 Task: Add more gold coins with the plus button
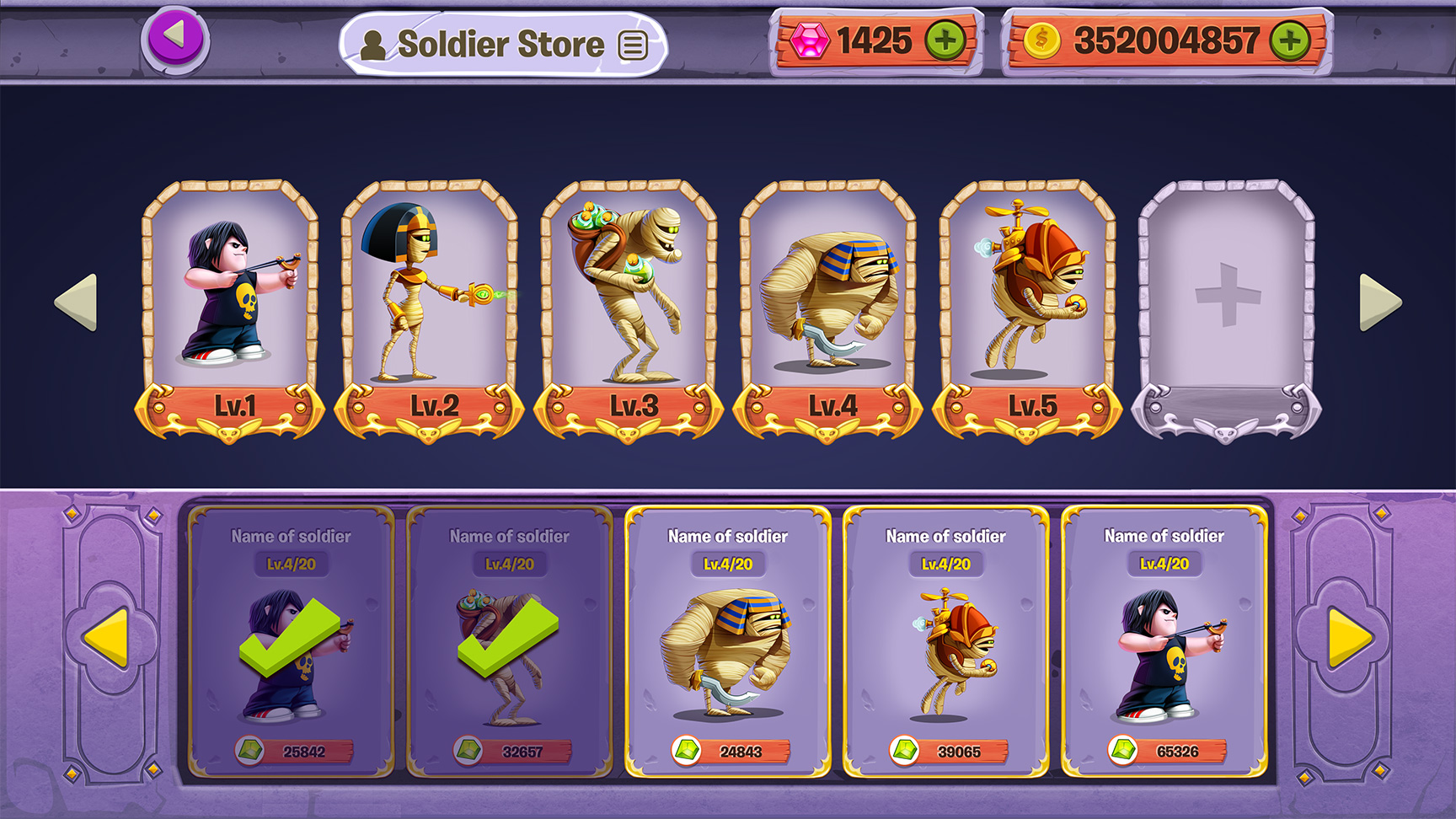click(x=1290, y=40)
